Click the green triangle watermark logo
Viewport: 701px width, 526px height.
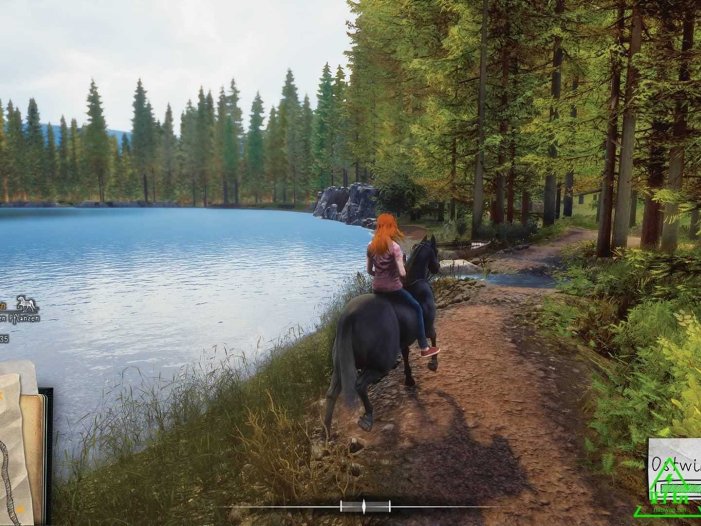point(668,492)
